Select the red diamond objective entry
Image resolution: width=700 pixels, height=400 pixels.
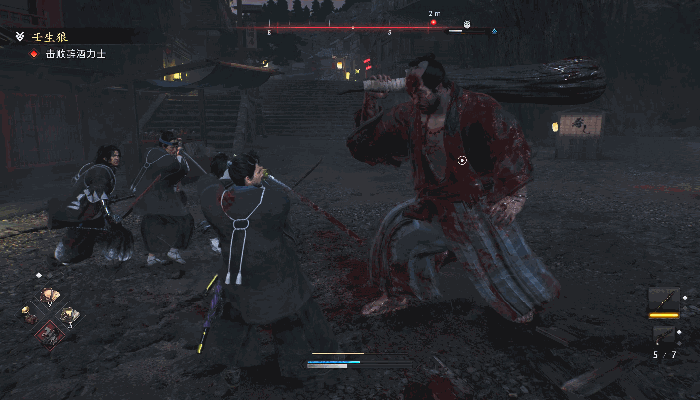[33, 53]
